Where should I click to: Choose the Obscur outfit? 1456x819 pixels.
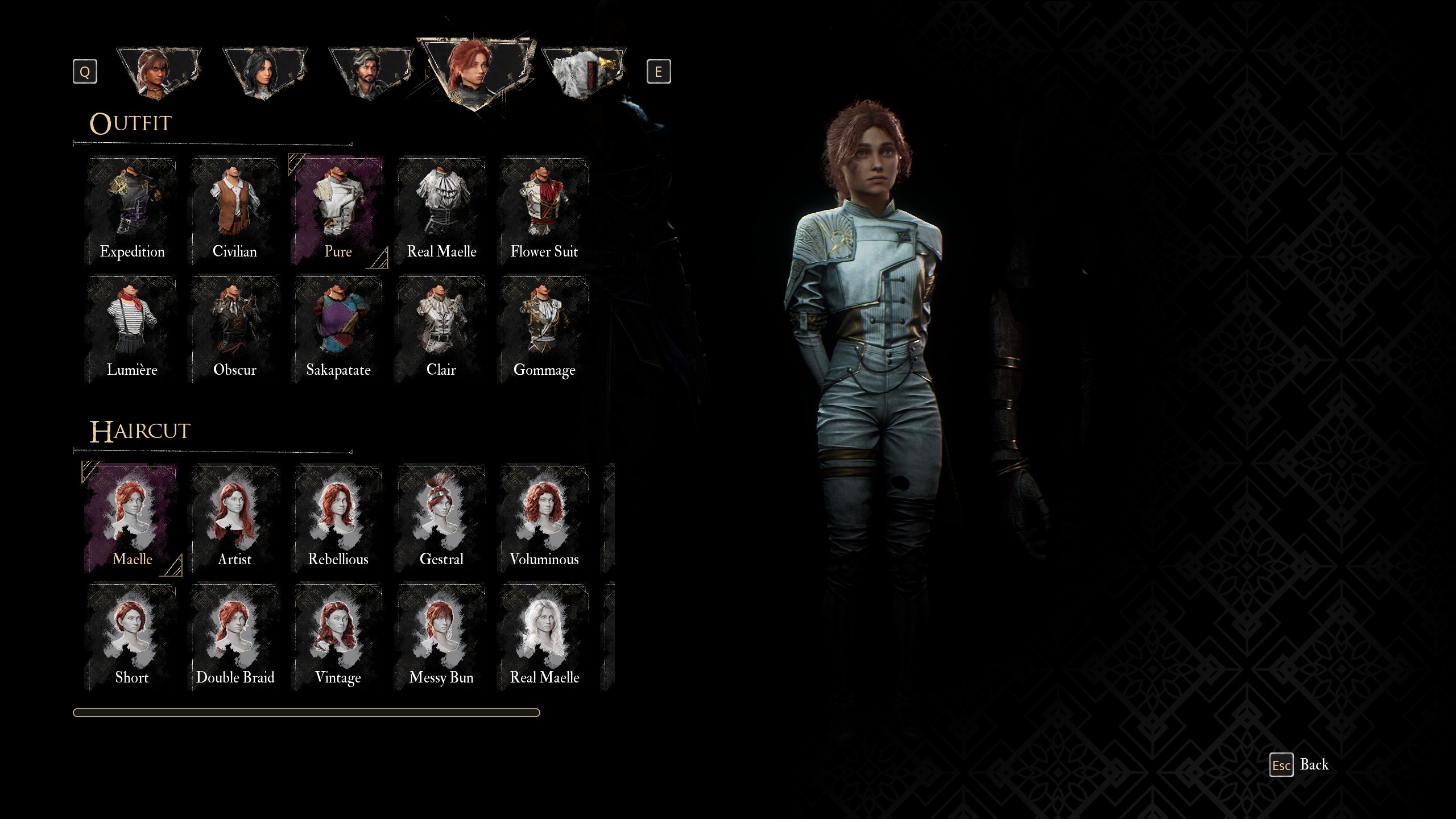coord(235,329)
